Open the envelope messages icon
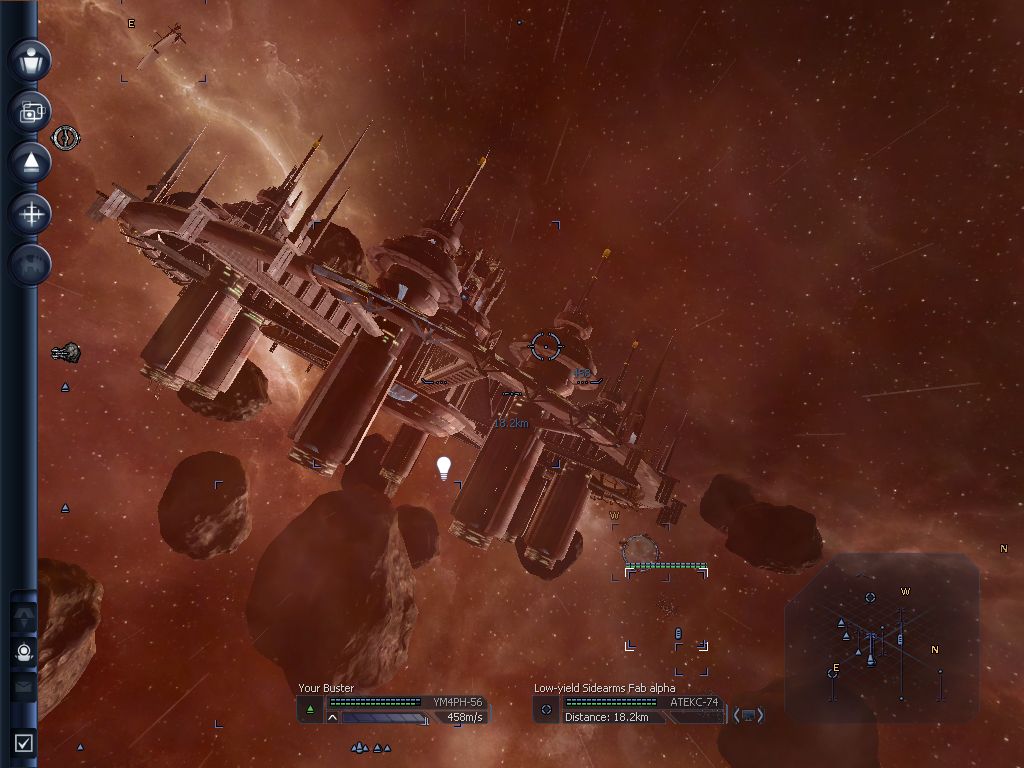 tap(24, 685)
